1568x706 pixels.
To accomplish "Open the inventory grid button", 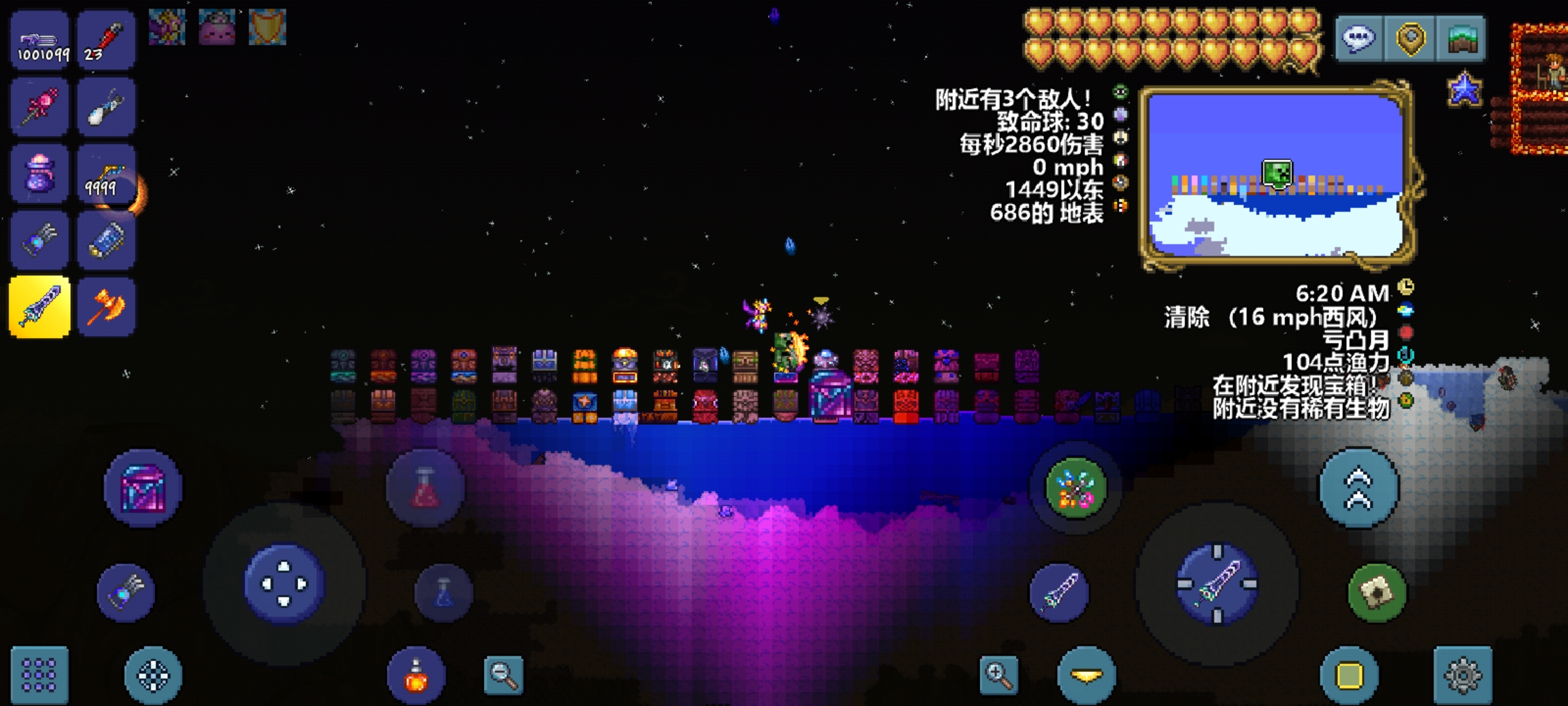I will (39, 675).
